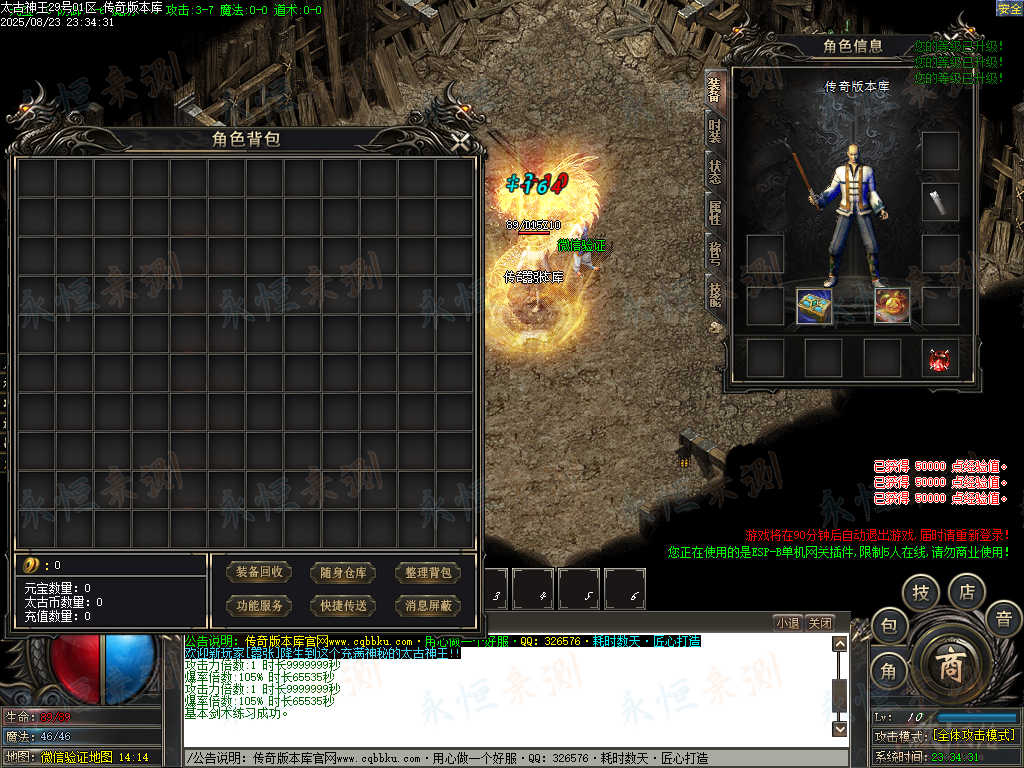Choose the 快捷传送 quick teleport button

pos(344,605)
